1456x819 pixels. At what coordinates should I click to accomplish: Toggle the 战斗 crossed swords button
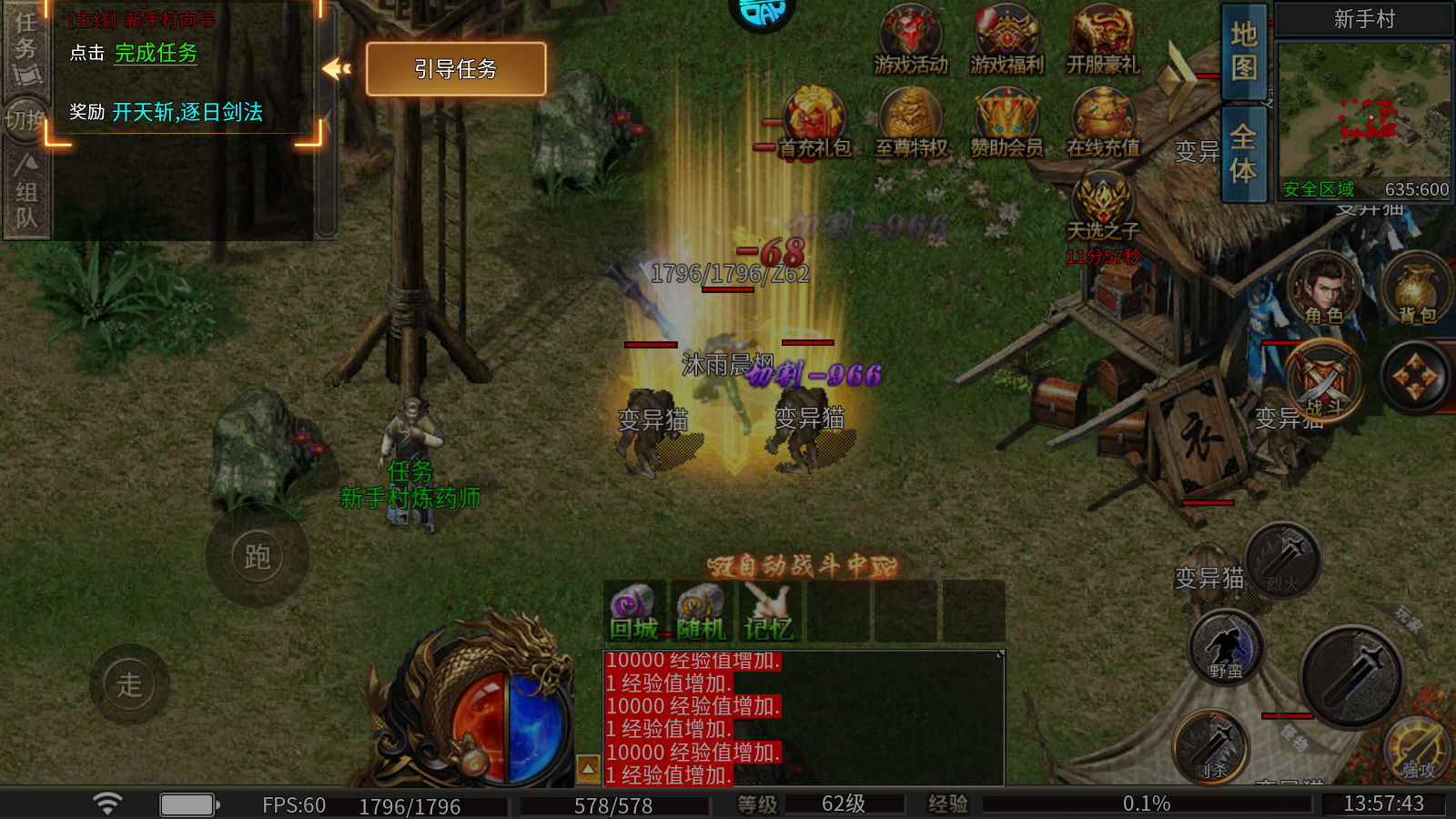click(x=1324, y=380)
